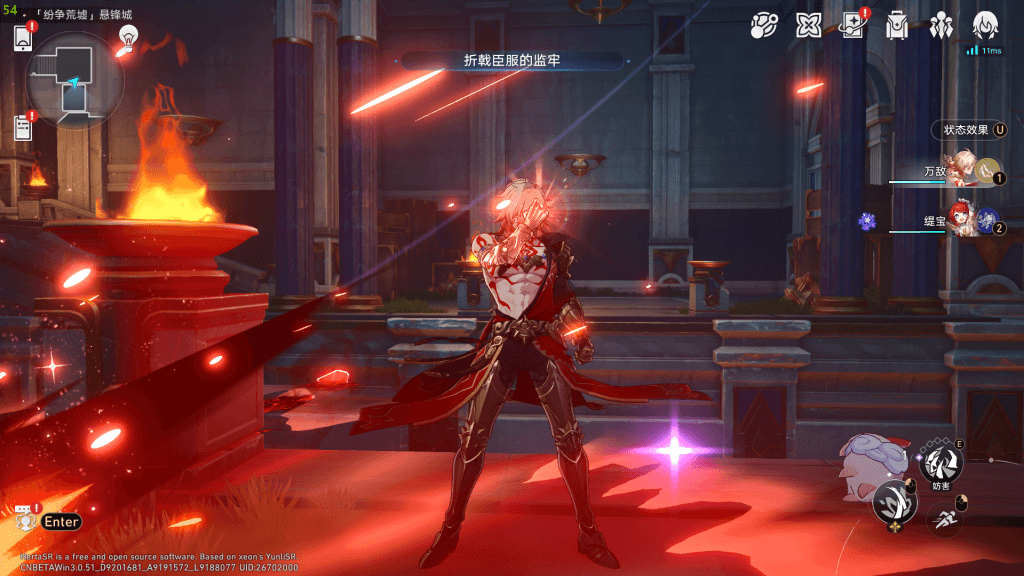
Task: Open the phone menu icon
Action: pyautogui.click(x=23, y=38)
